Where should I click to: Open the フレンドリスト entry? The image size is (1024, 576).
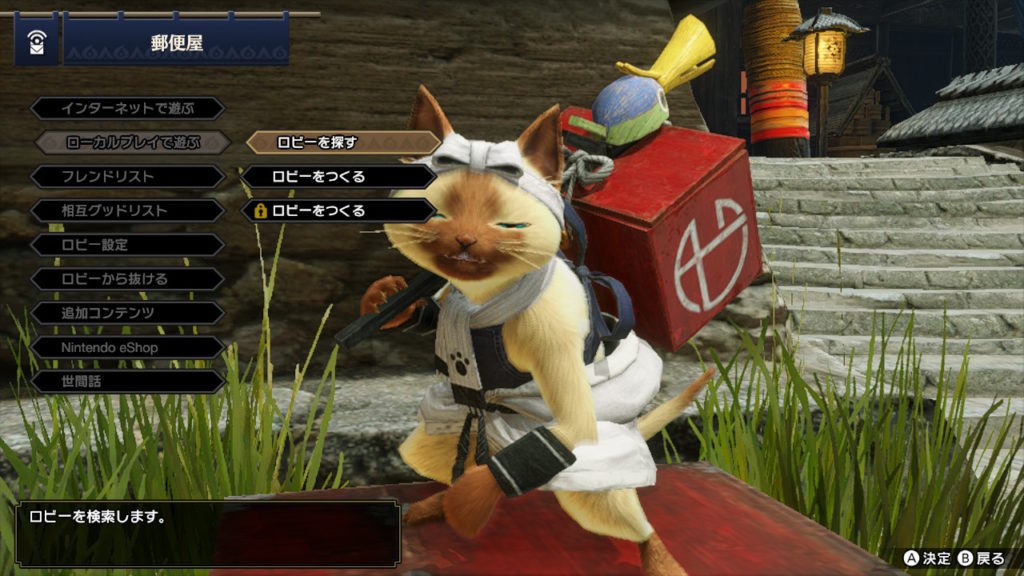(128, 177)
